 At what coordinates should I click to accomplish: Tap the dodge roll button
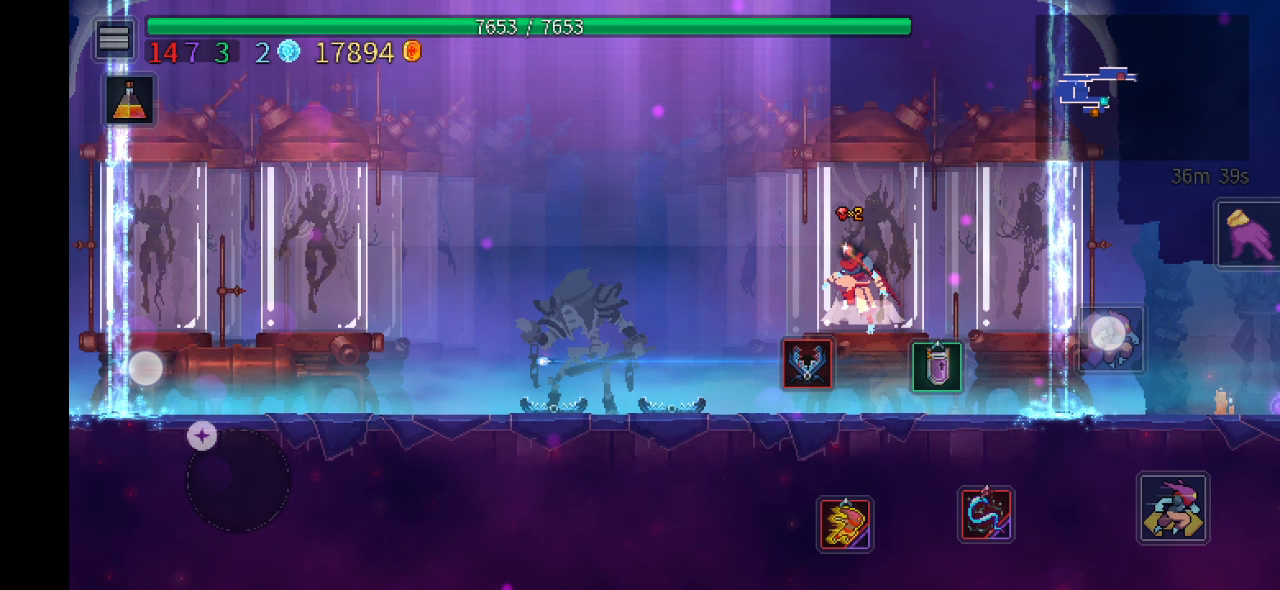tap(1173, 508)
